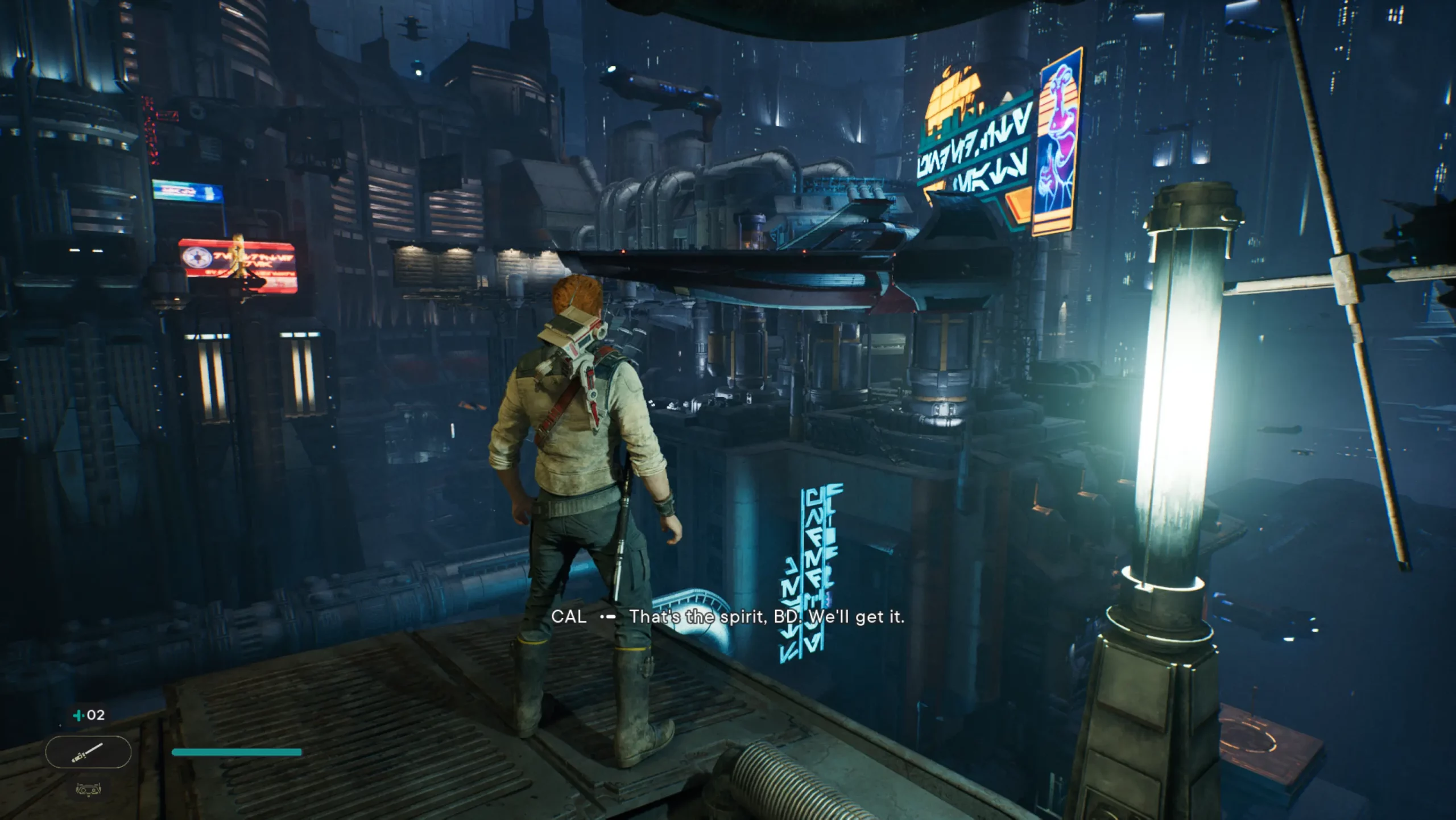This screenshot has height=820, width=1456.
Task: Select the single lightsaber stance icon
Action: [x=88, y=752]
